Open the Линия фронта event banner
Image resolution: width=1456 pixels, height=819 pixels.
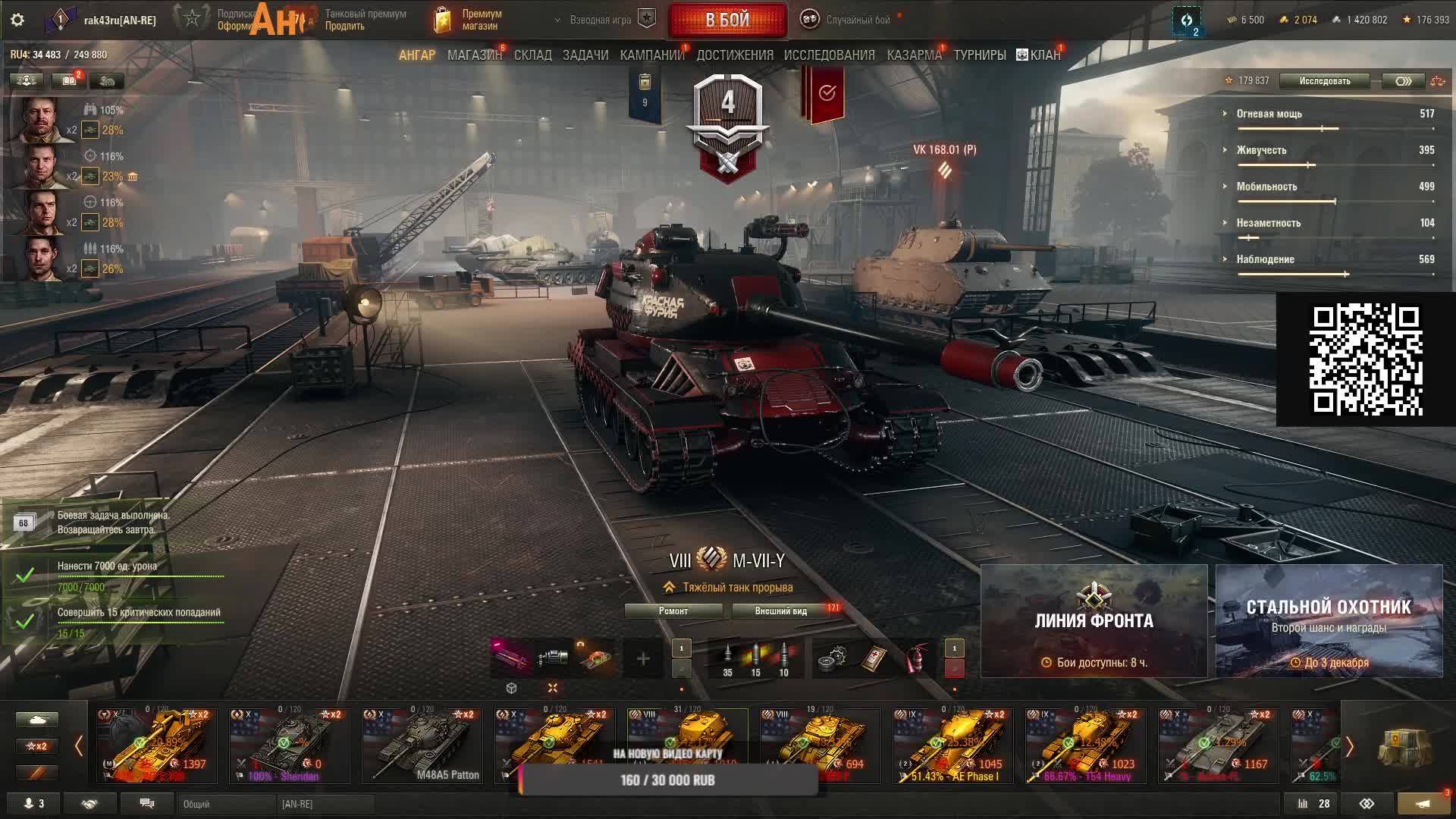[1094, 621]
